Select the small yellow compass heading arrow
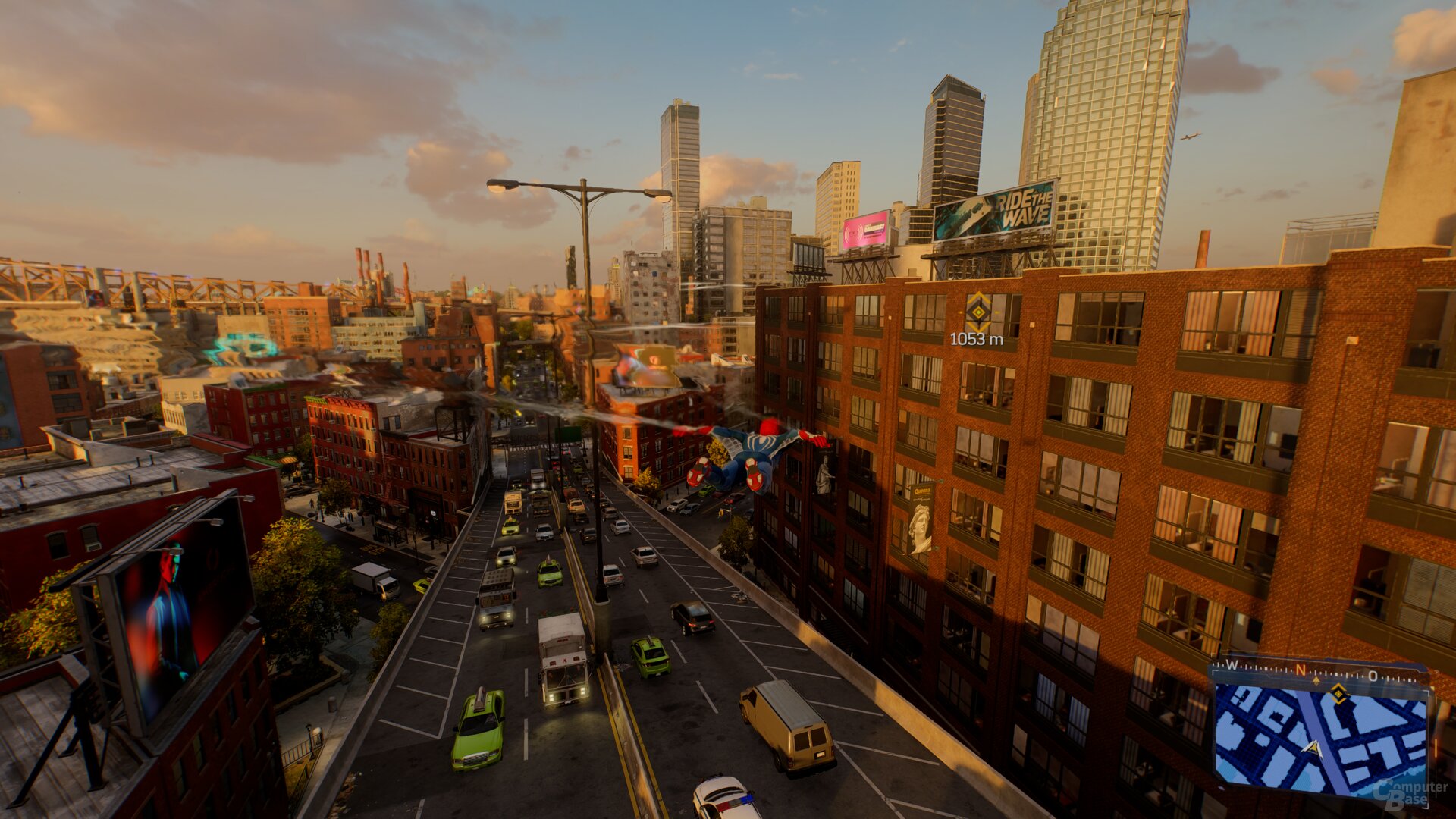The width and height of the screenshot is (1456, 819). (x=1316, y=681)
